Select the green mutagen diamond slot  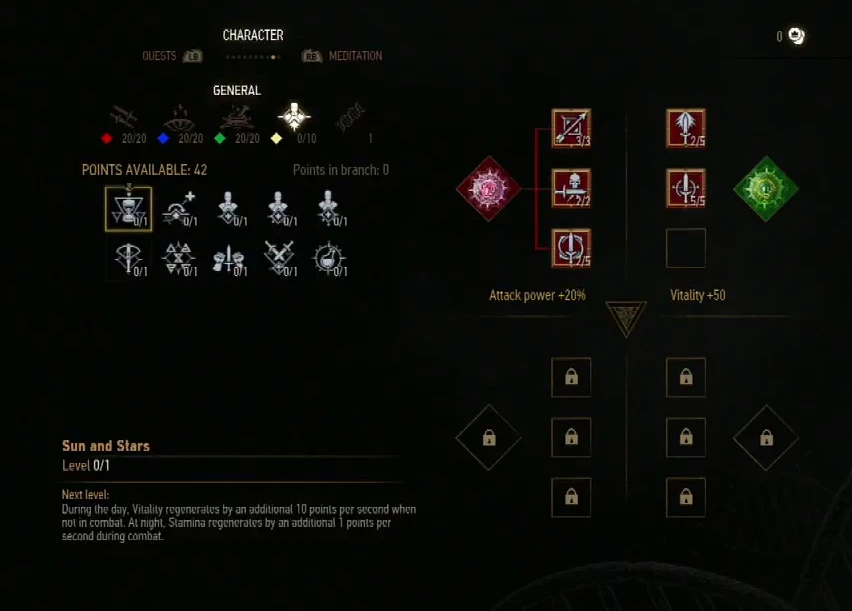pos(765,188)
